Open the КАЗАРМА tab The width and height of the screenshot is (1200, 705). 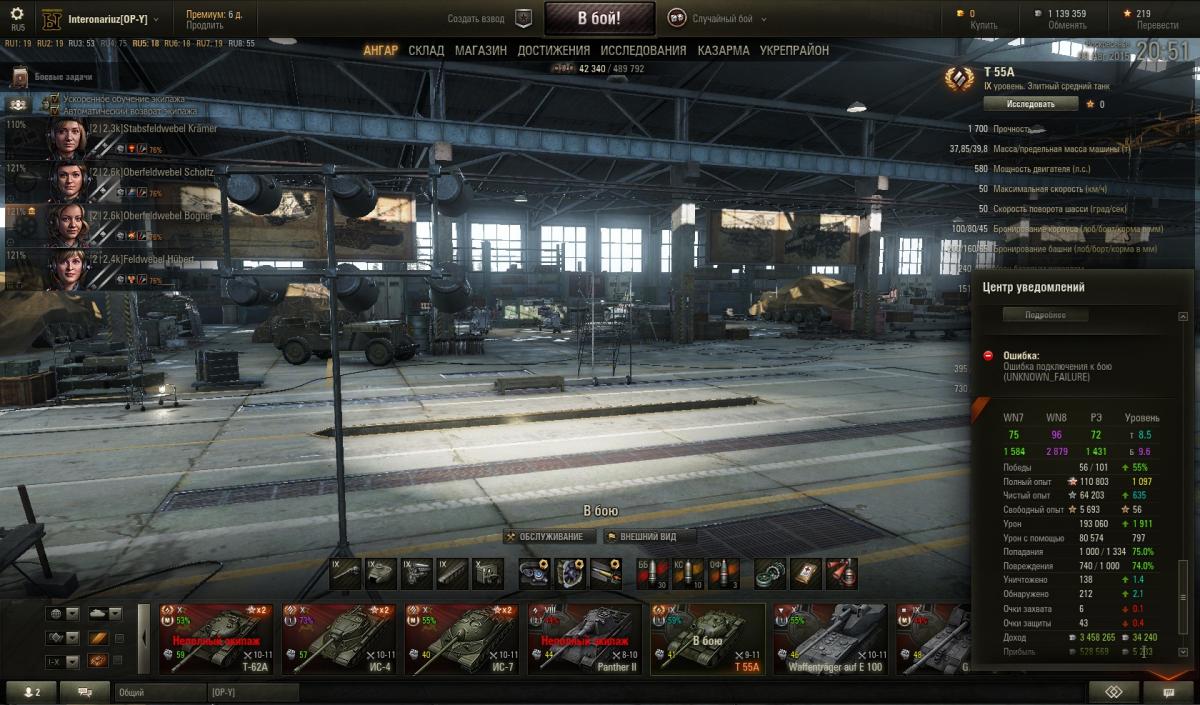tap(723, 50)
